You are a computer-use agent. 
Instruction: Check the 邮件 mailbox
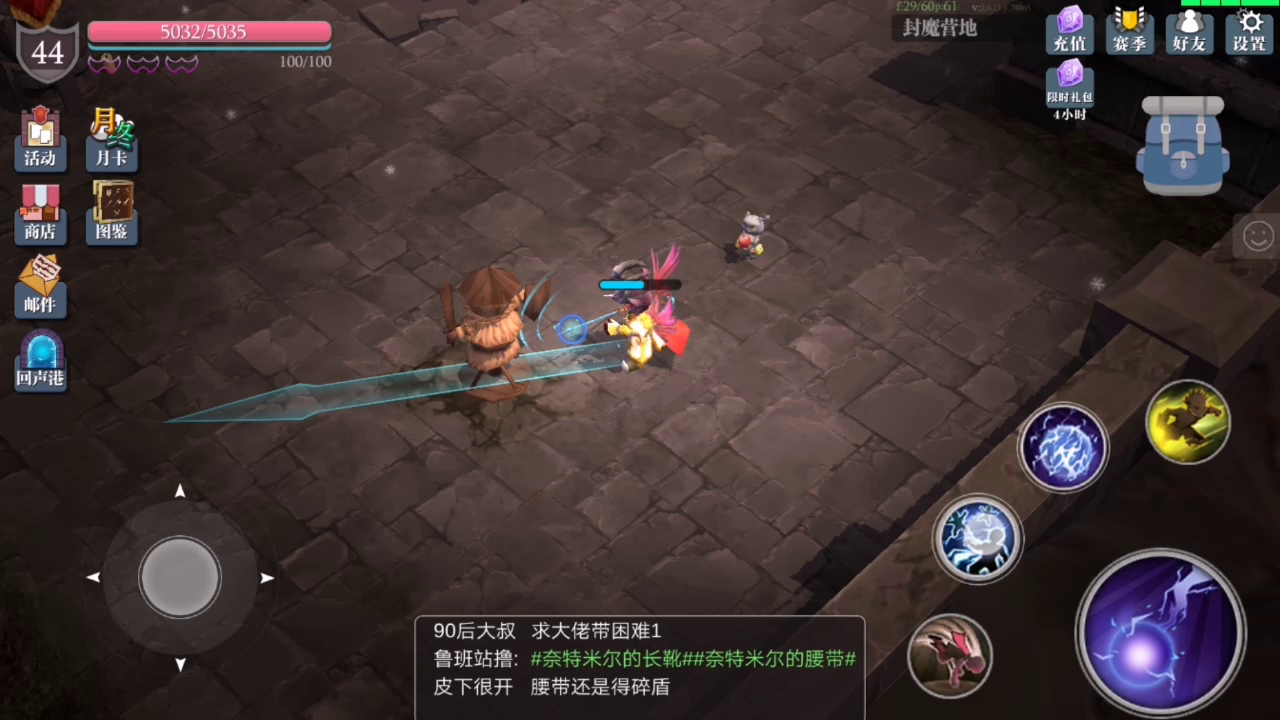tap(40, 285)
